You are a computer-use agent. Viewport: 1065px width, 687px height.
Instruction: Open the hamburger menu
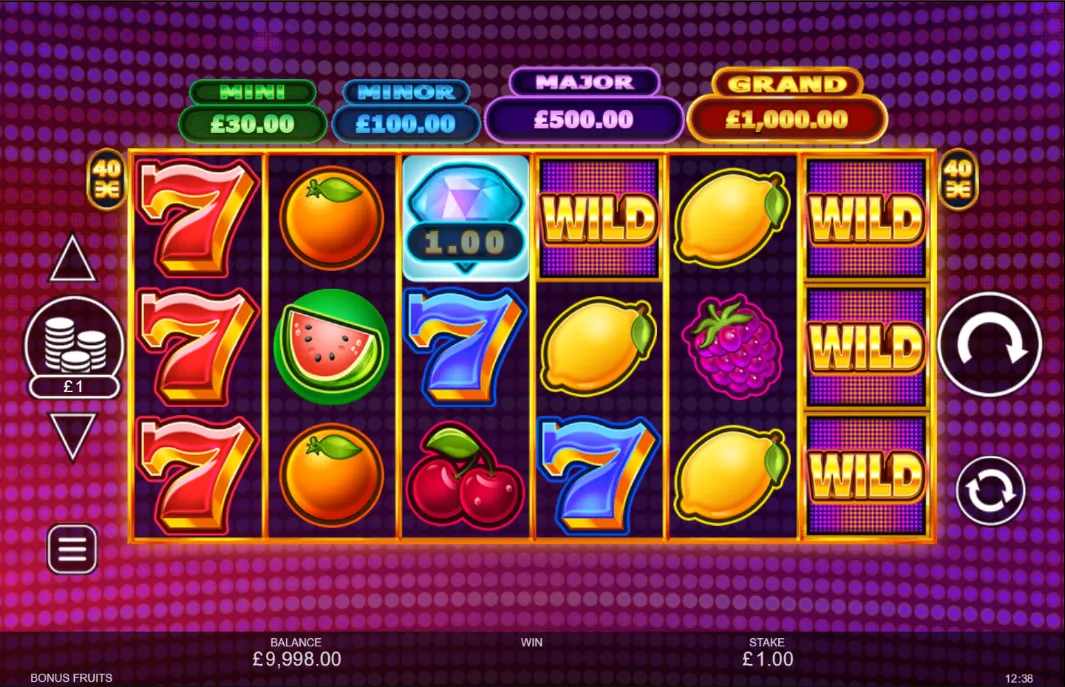73,549
